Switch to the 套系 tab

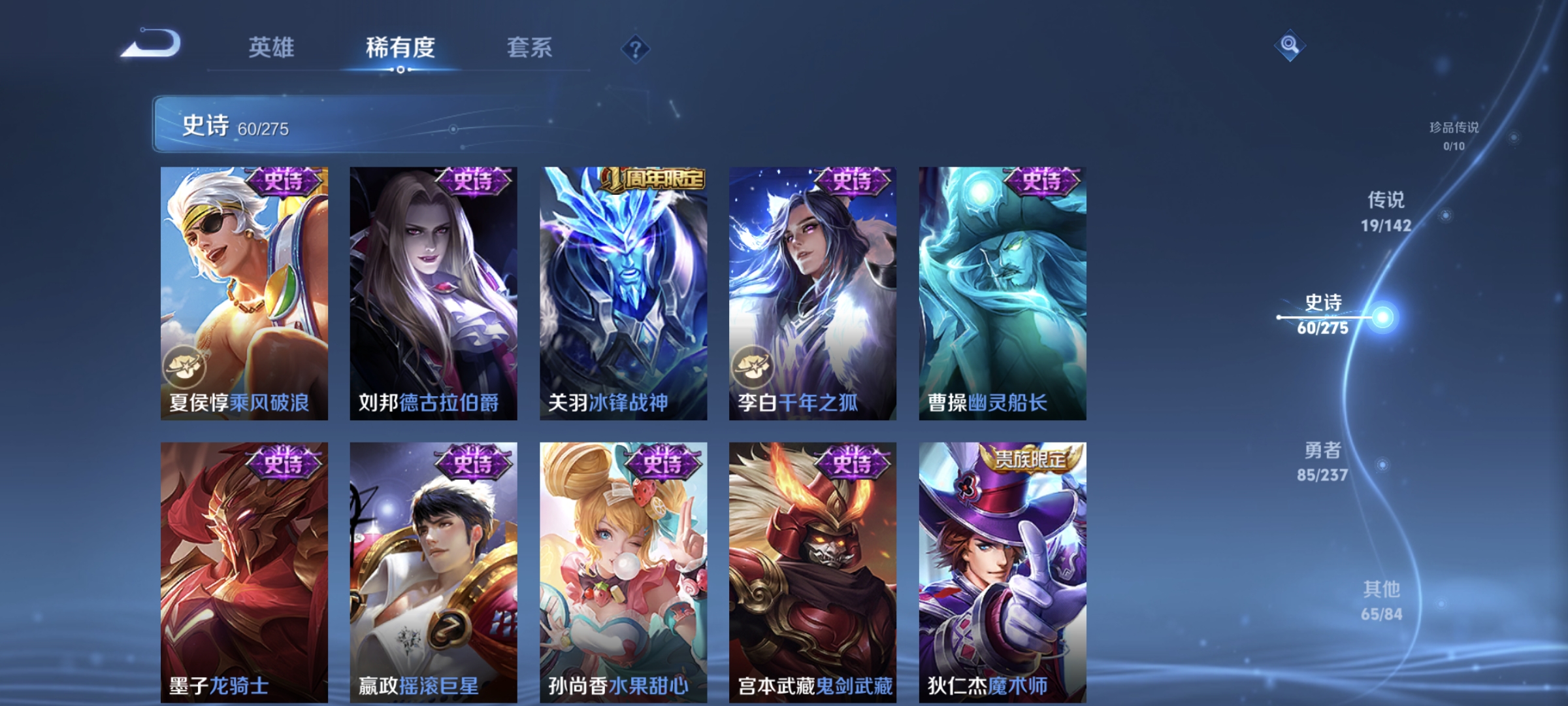click(x=531, y=48)
